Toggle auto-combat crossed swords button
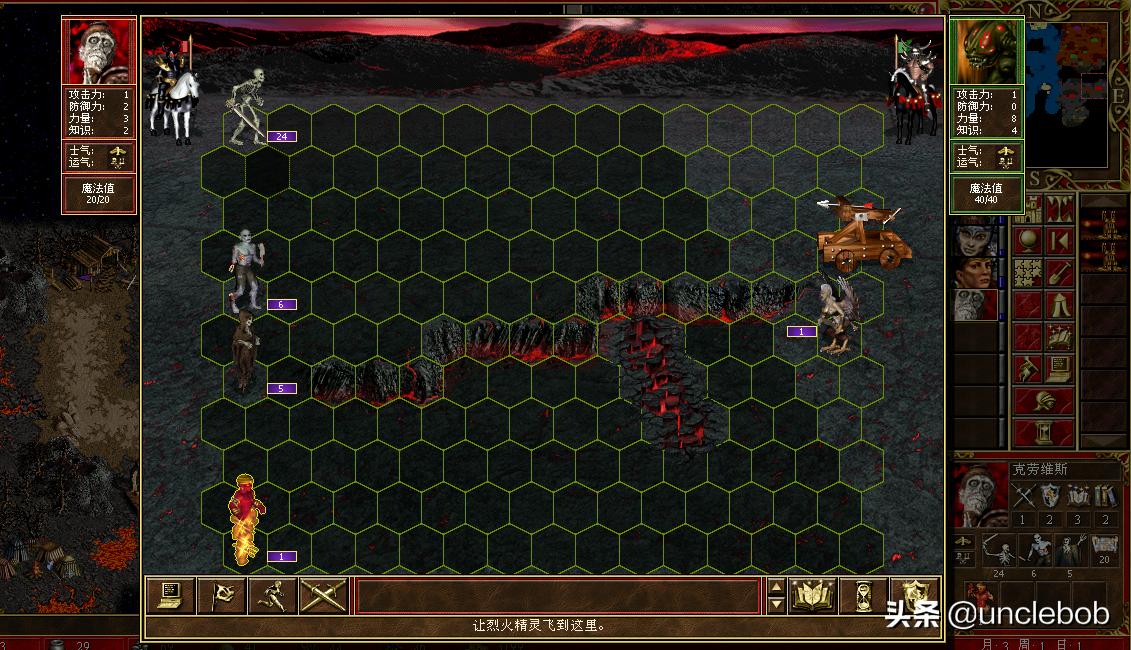Image resolution: width=1131 pixels, height=650 pixels. point(323,596)
